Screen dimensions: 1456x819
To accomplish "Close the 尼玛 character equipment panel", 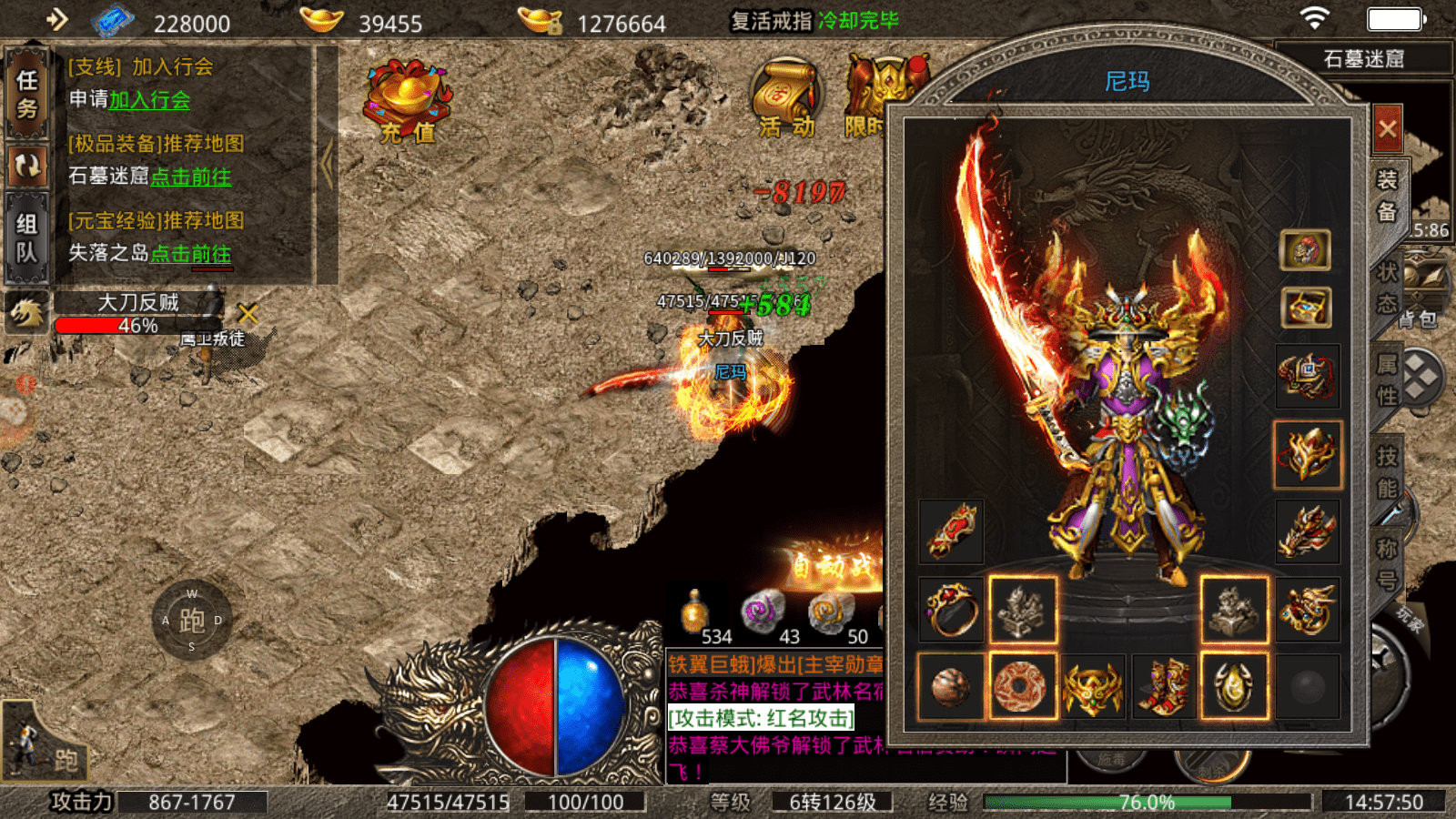I will coord(1387,129).
